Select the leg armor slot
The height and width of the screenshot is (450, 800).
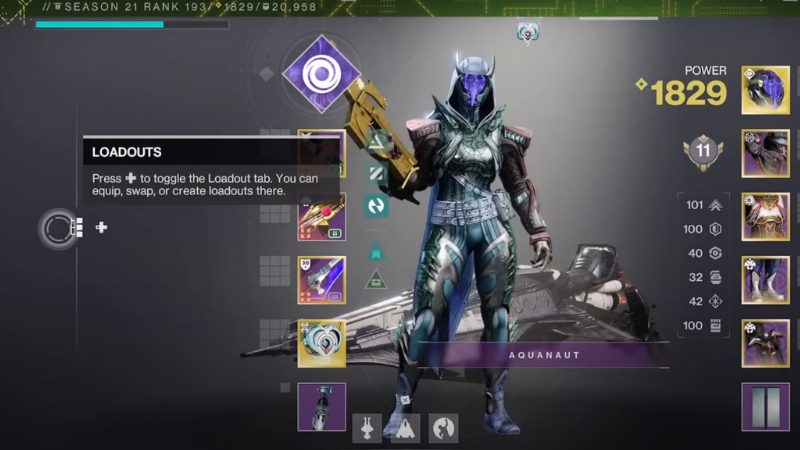click(x=765, y=279)
